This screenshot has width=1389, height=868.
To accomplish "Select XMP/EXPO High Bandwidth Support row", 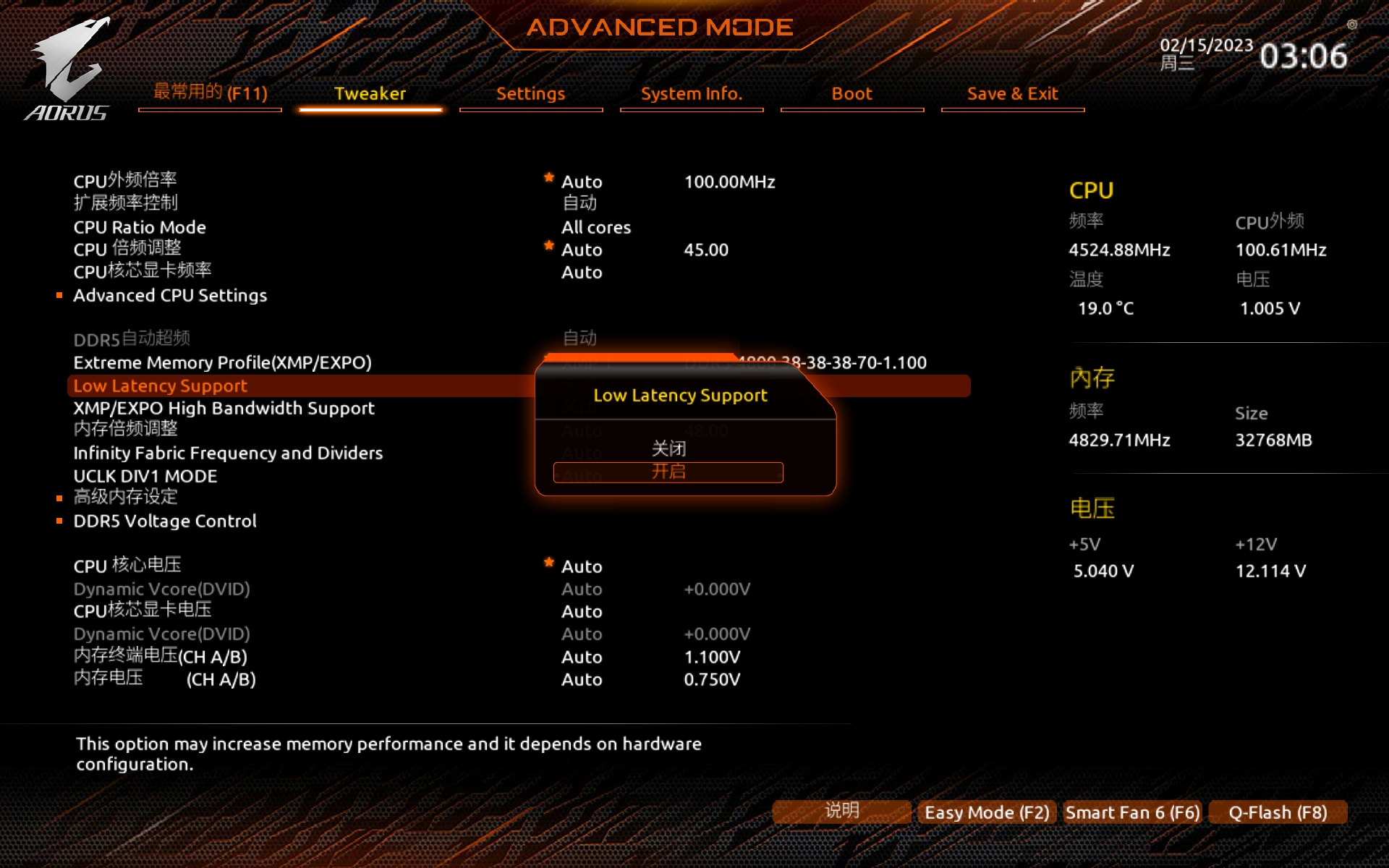I will point(224,408).
